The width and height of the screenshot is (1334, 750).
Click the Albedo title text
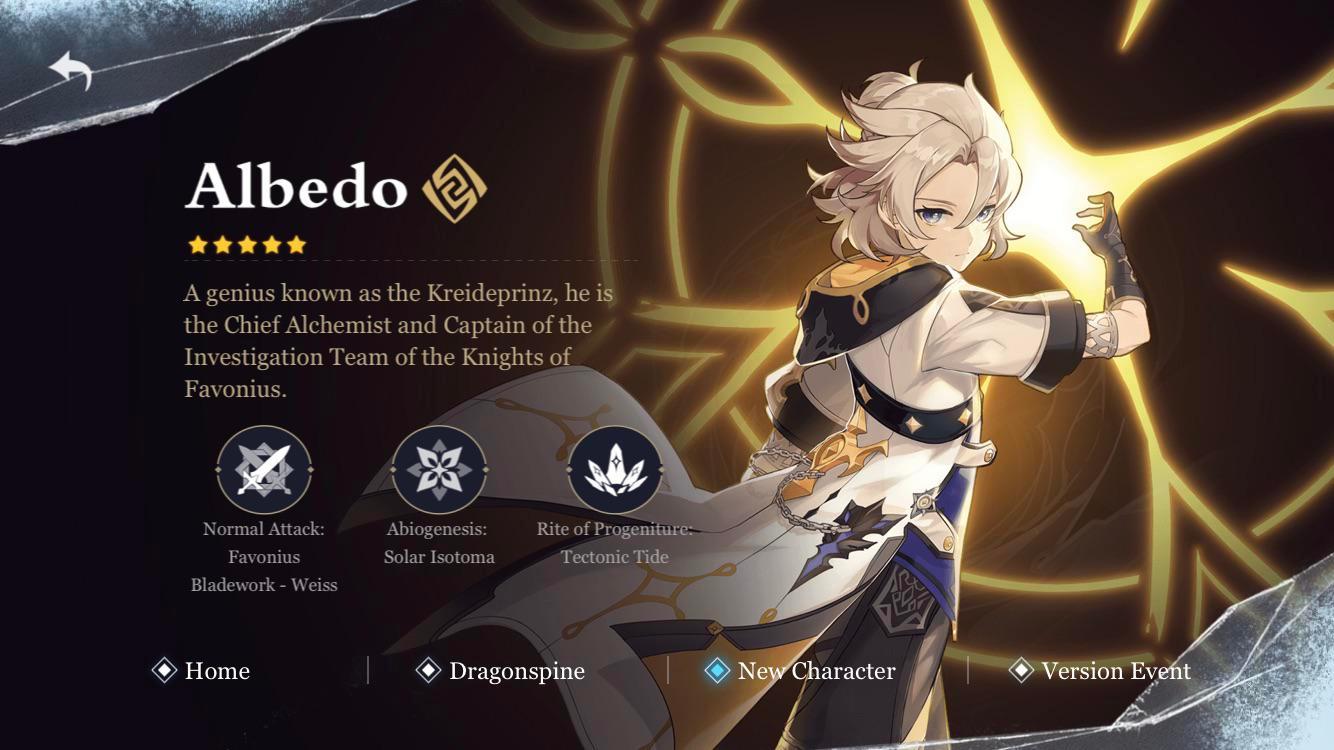pos(300,186)
